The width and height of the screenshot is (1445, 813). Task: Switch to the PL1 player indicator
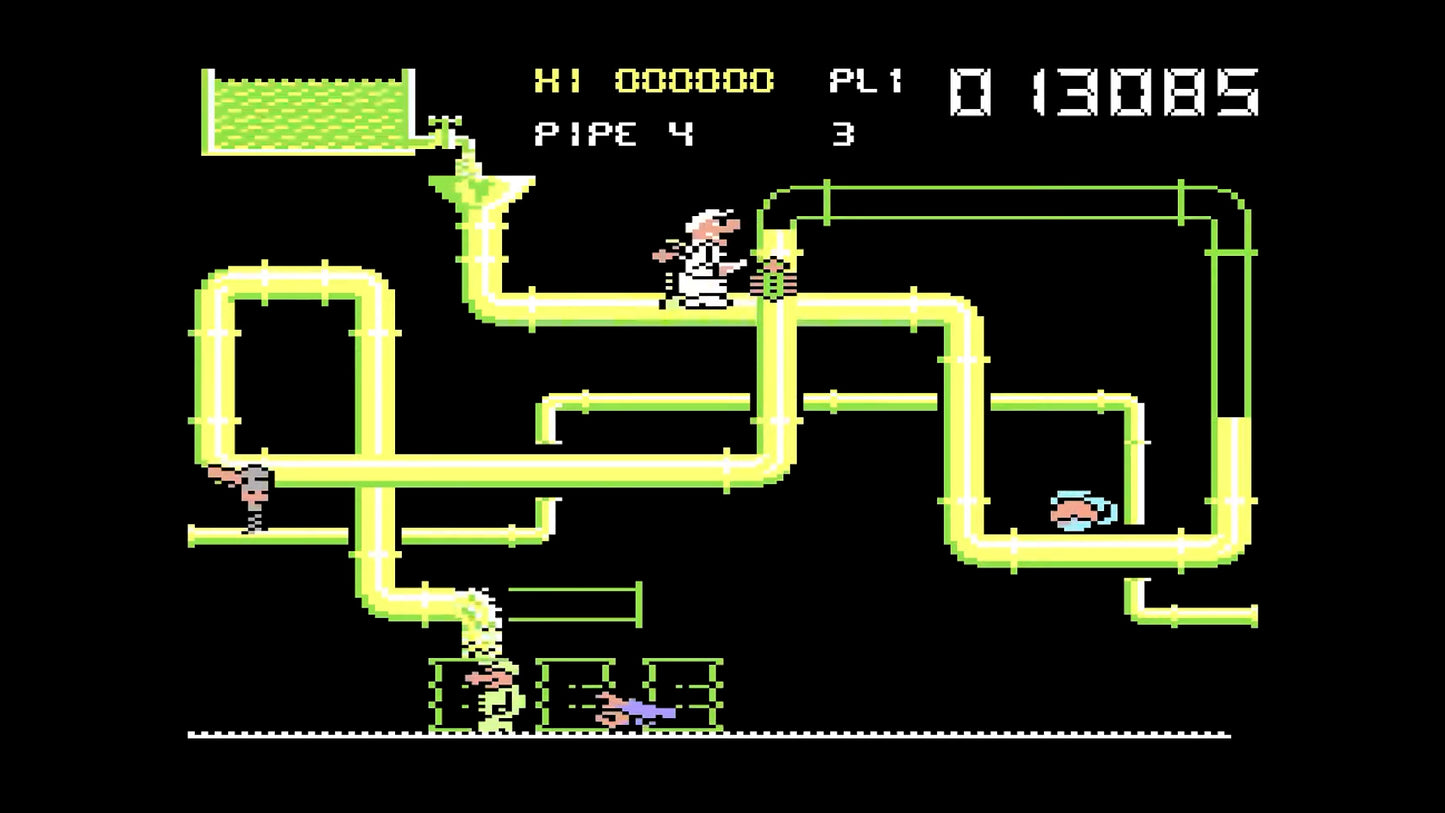coord(865,83)
